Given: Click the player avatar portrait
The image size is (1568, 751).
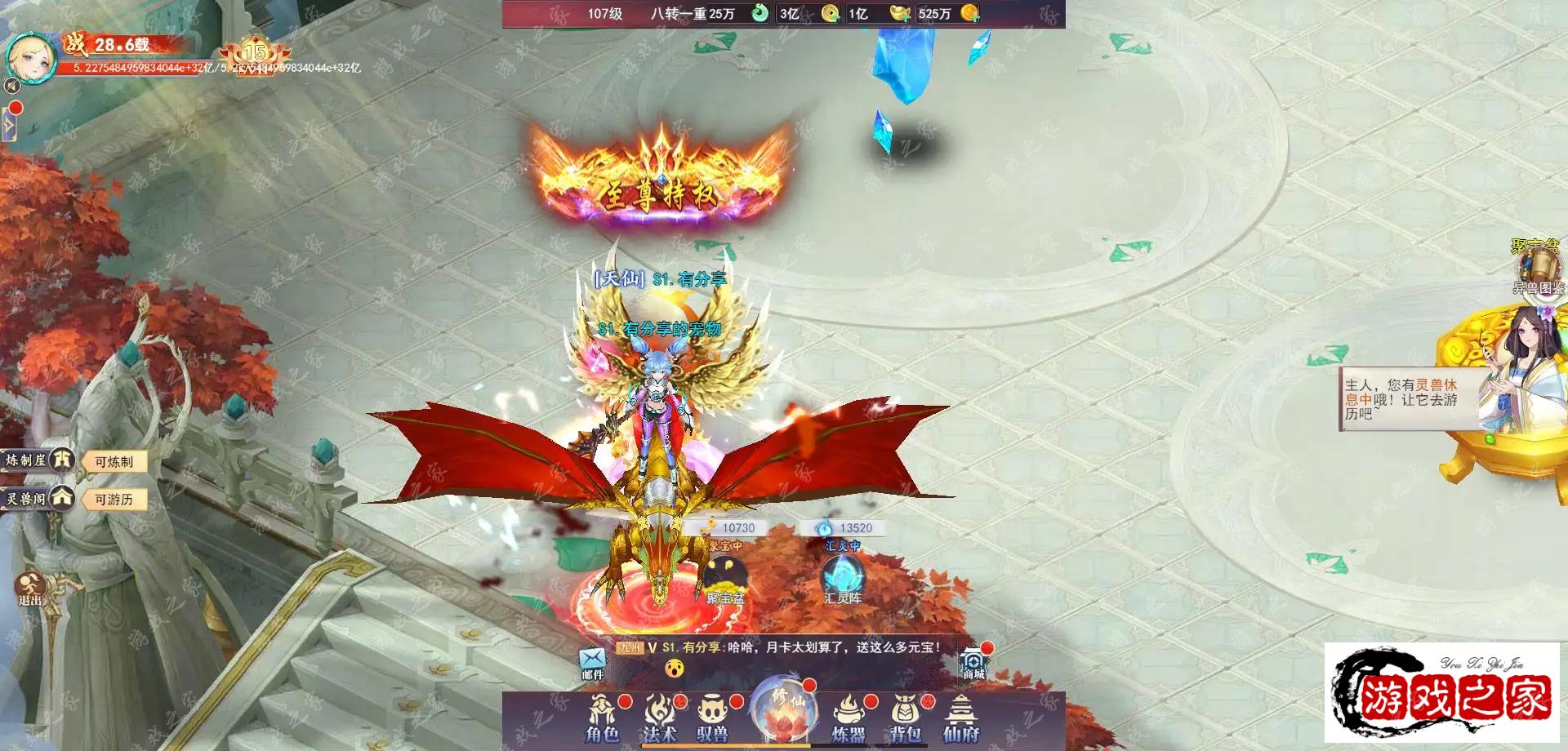Looking at the screenshot, I should coord(31,57).
